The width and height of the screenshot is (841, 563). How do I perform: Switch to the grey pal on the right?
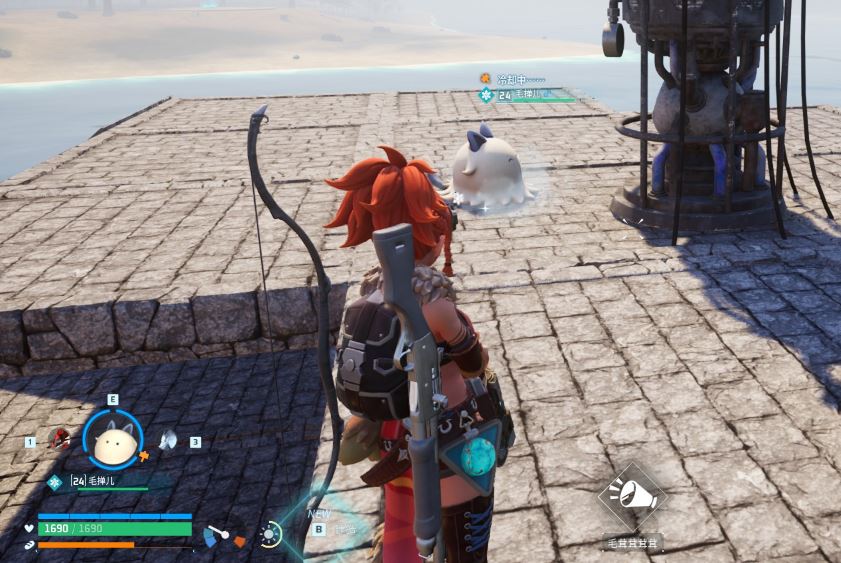(167, 439)
